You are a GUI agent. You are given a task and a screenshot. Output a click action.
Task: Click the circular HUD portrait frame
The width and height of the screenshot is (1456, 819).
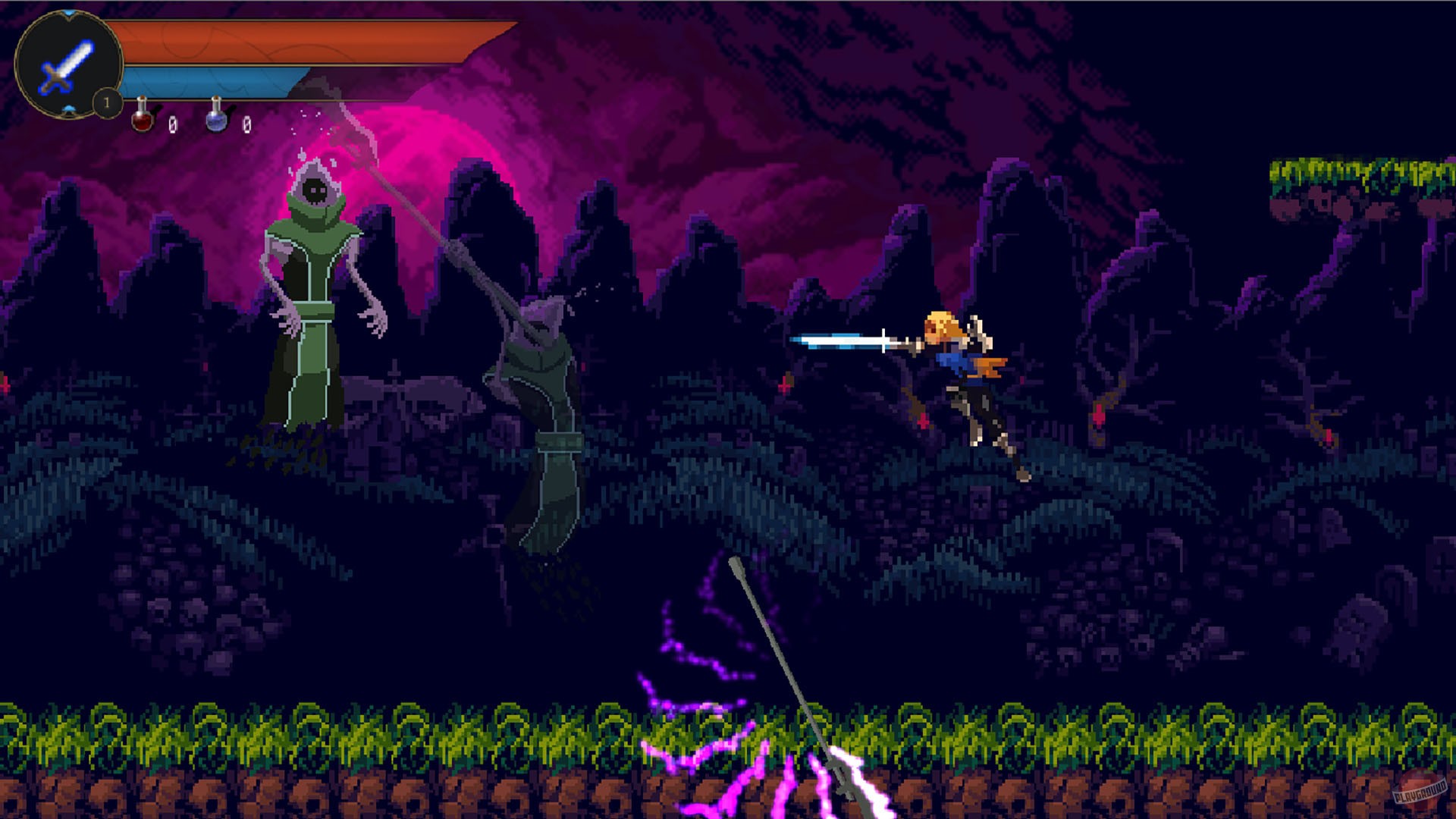point(68,64)
